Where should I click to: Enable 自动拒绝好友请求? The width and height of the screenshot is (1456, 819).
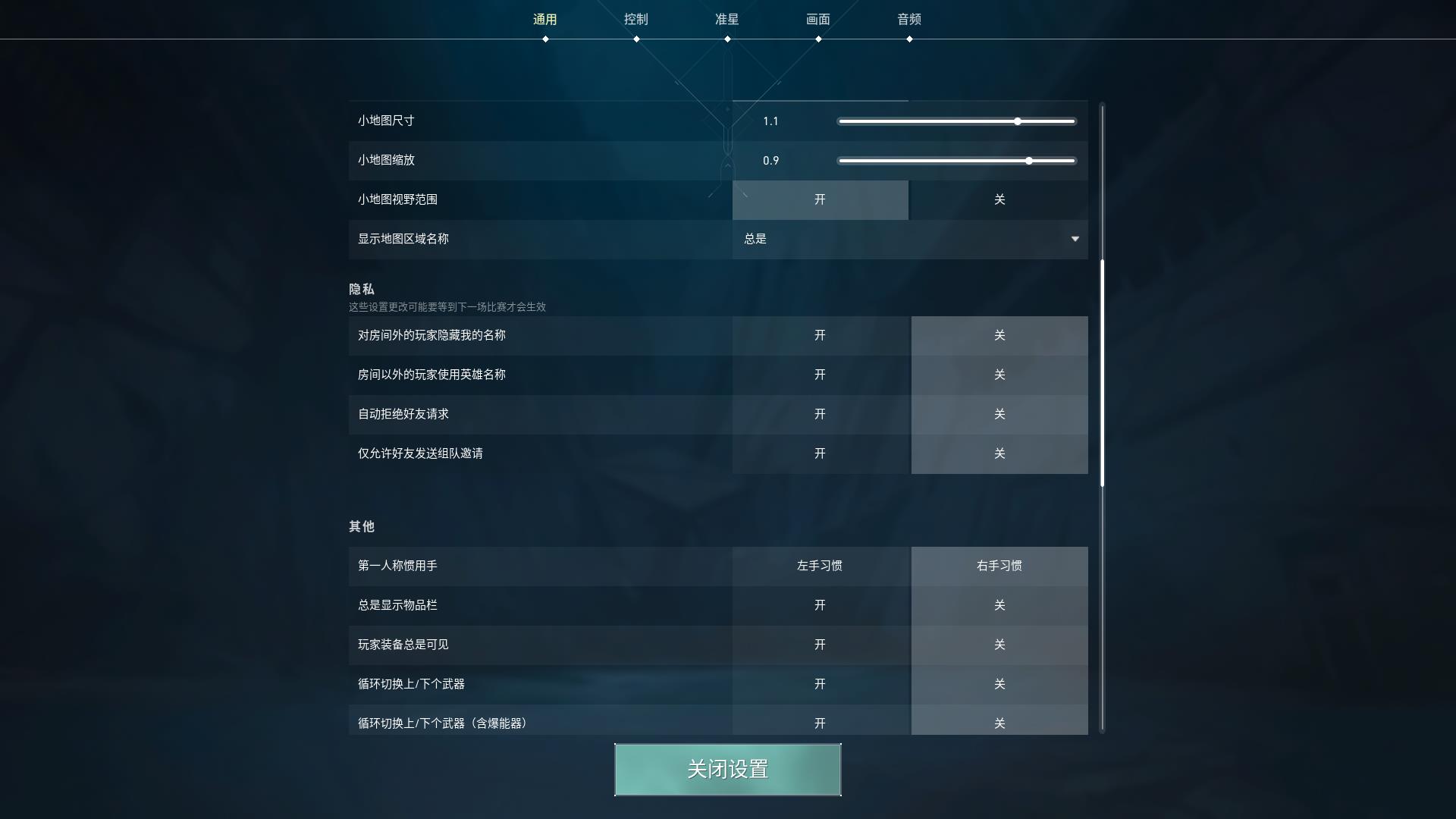(x=821, y=415)
